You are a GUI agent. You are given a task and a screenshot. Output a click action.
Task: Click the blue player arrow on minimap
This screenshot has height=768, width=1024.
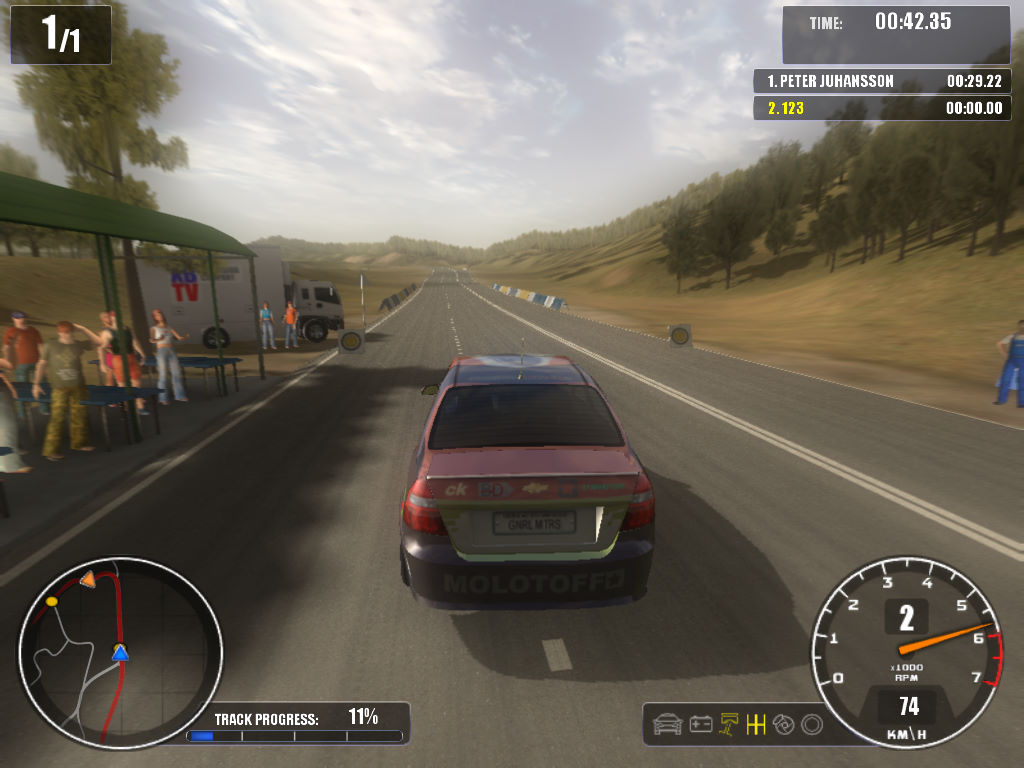coord(120,653)
